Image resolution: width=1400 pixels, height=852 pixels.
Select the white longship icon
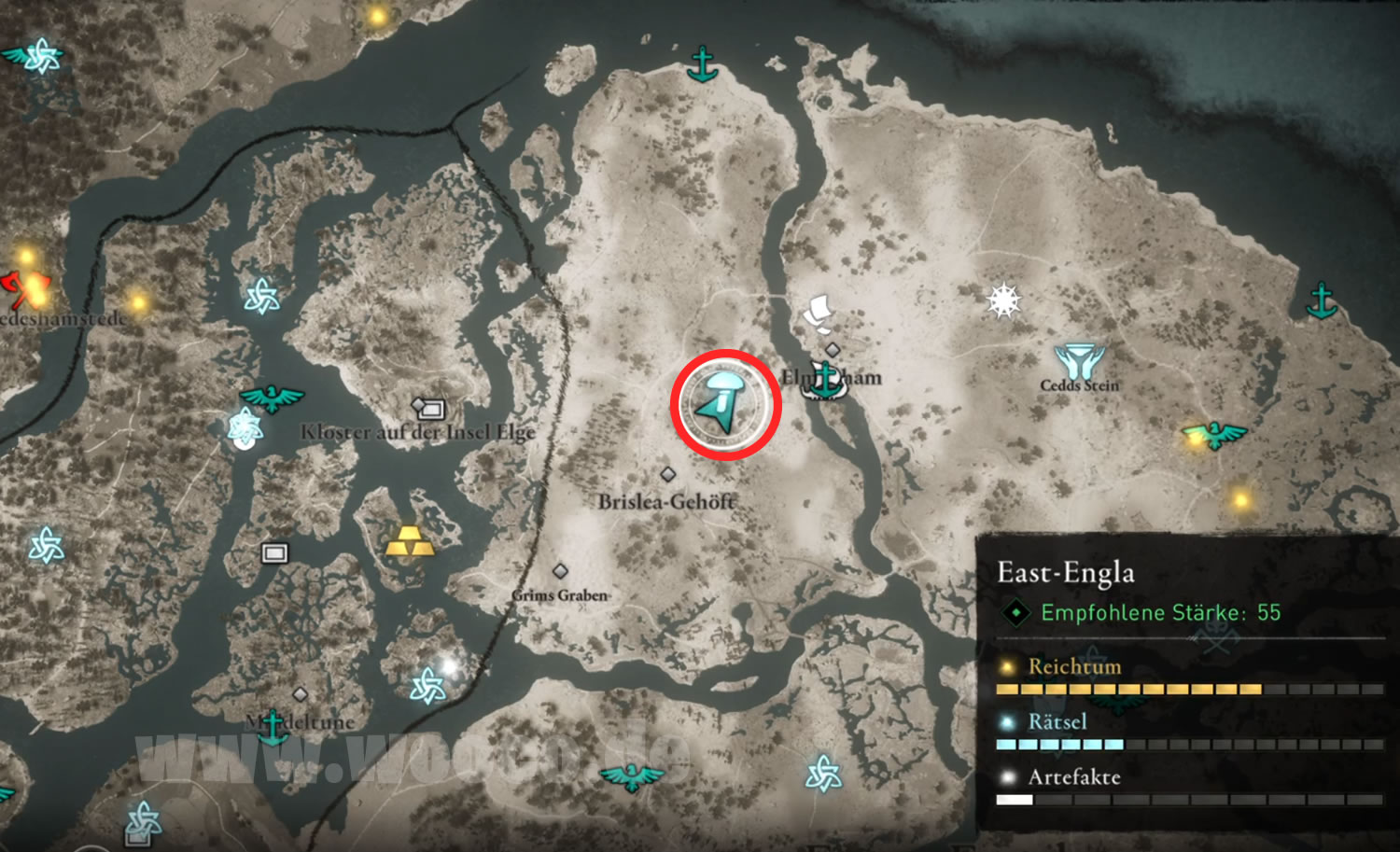click(818, 313)
